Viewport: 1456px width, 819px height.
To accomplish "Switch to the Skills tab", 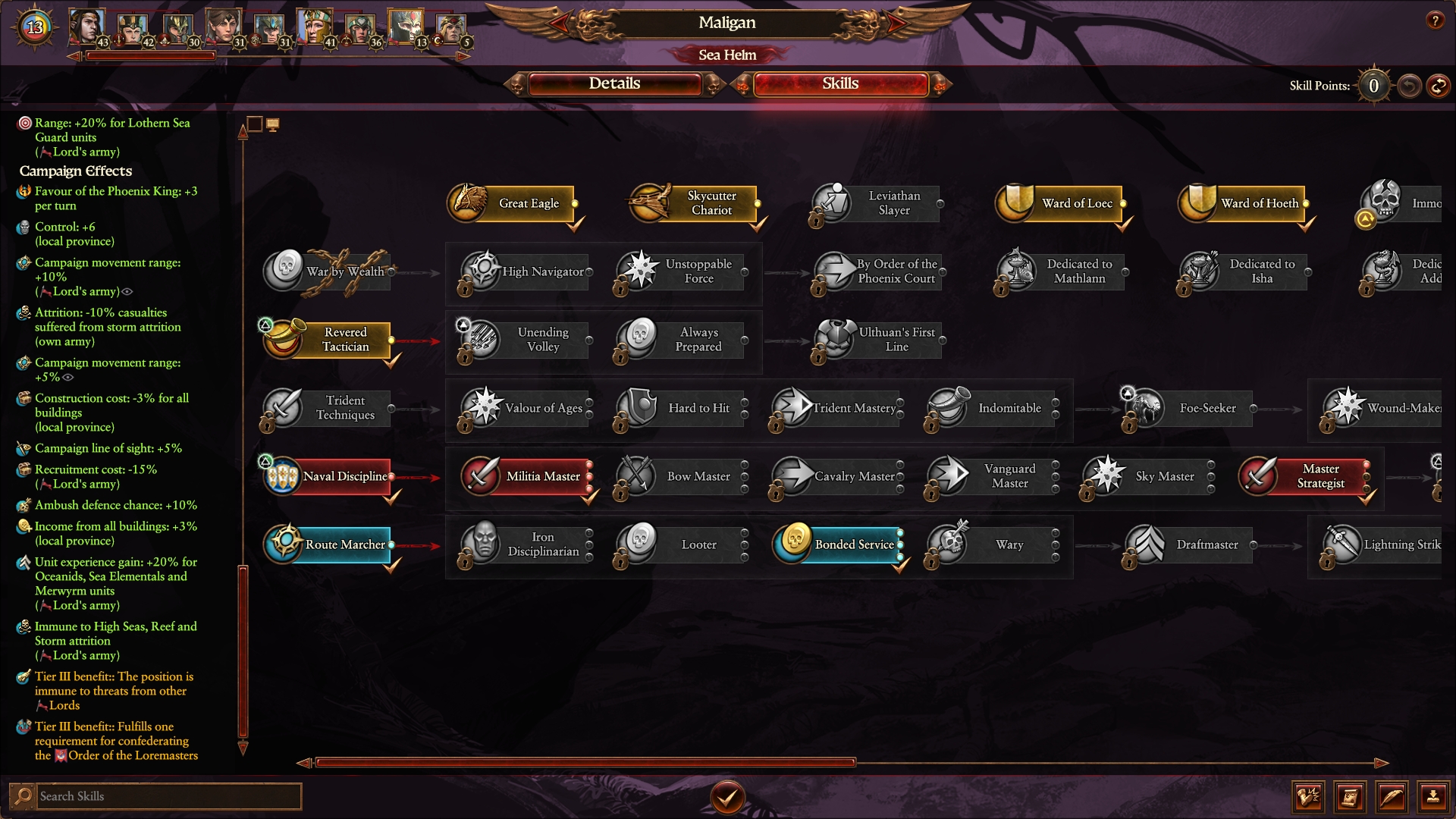I will pos(840,83).
